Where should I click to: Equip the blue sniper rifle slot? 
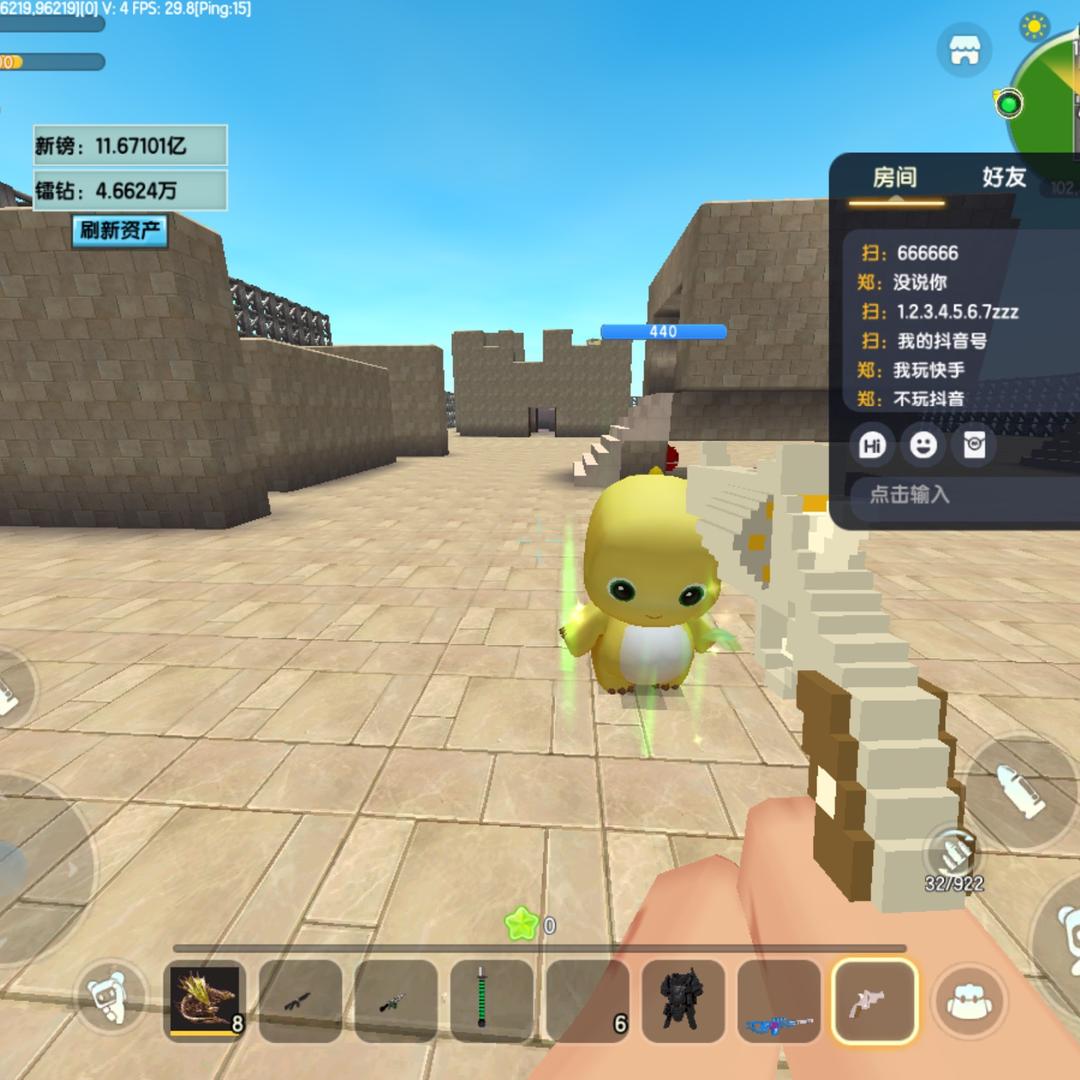(x=779, y=1000)
